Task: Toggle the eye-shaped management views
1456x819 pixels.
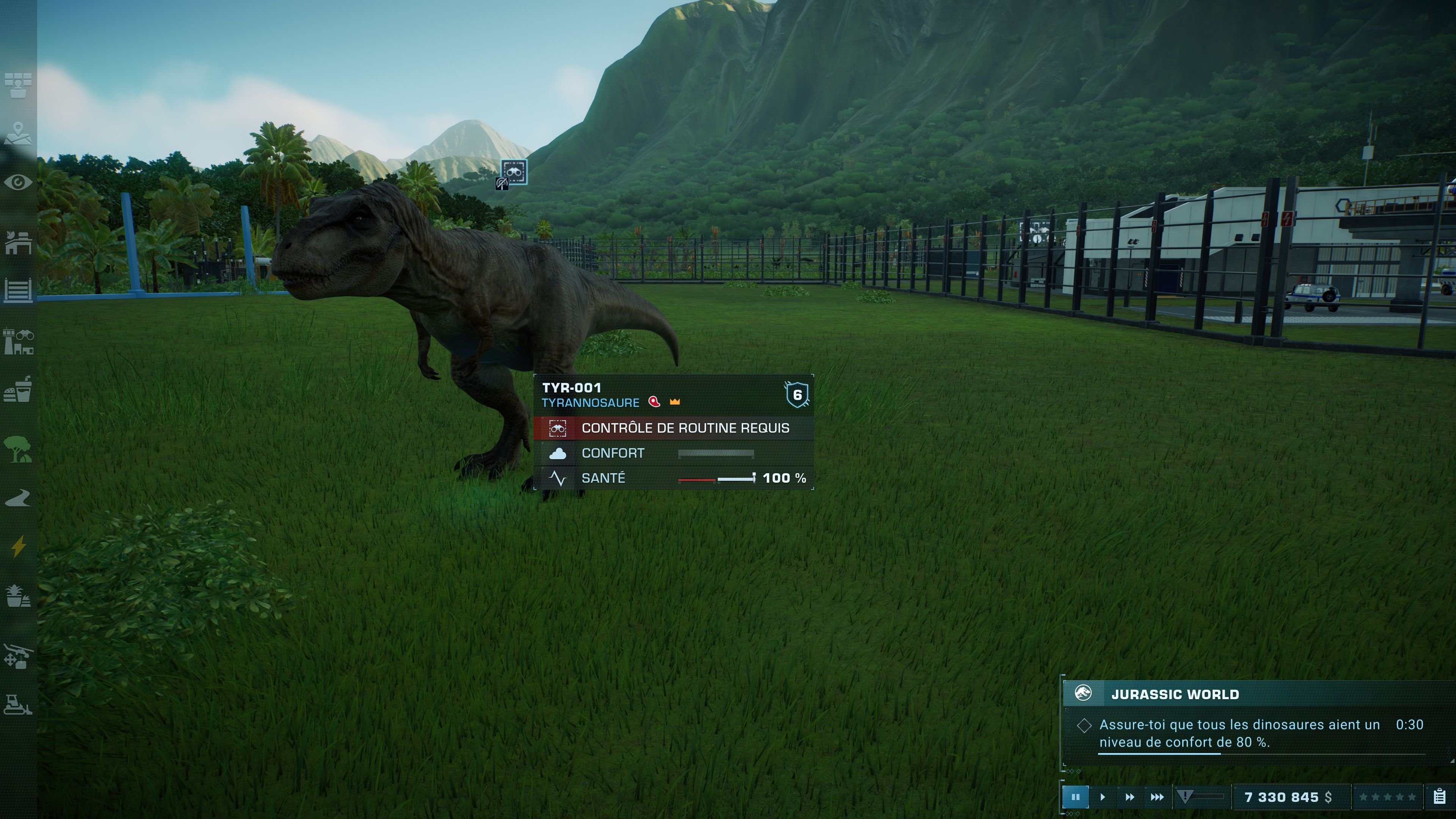Action: [18, 182]
